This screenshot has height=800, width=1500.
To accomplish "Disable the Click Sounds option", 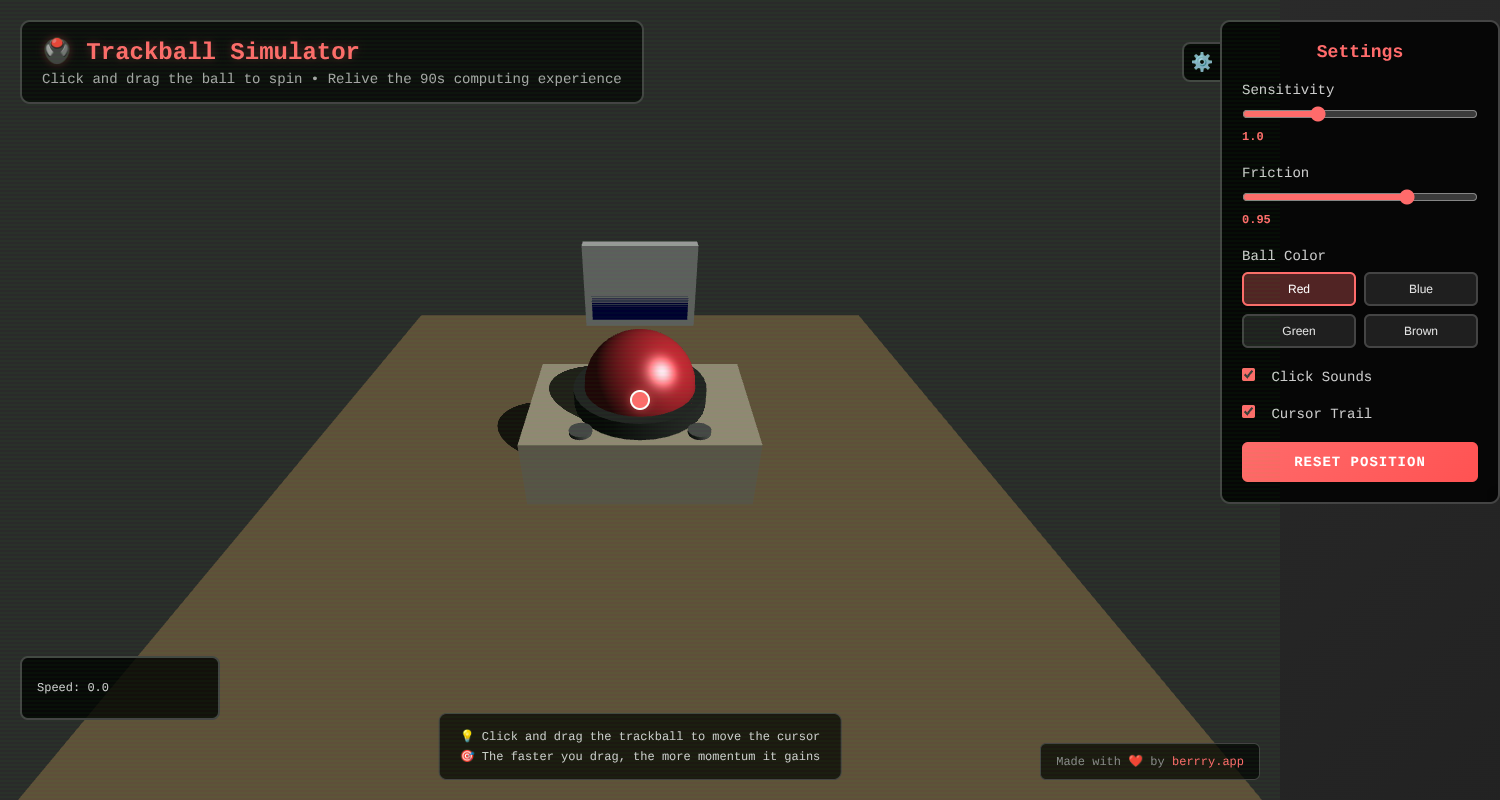I will (1248, 374).
